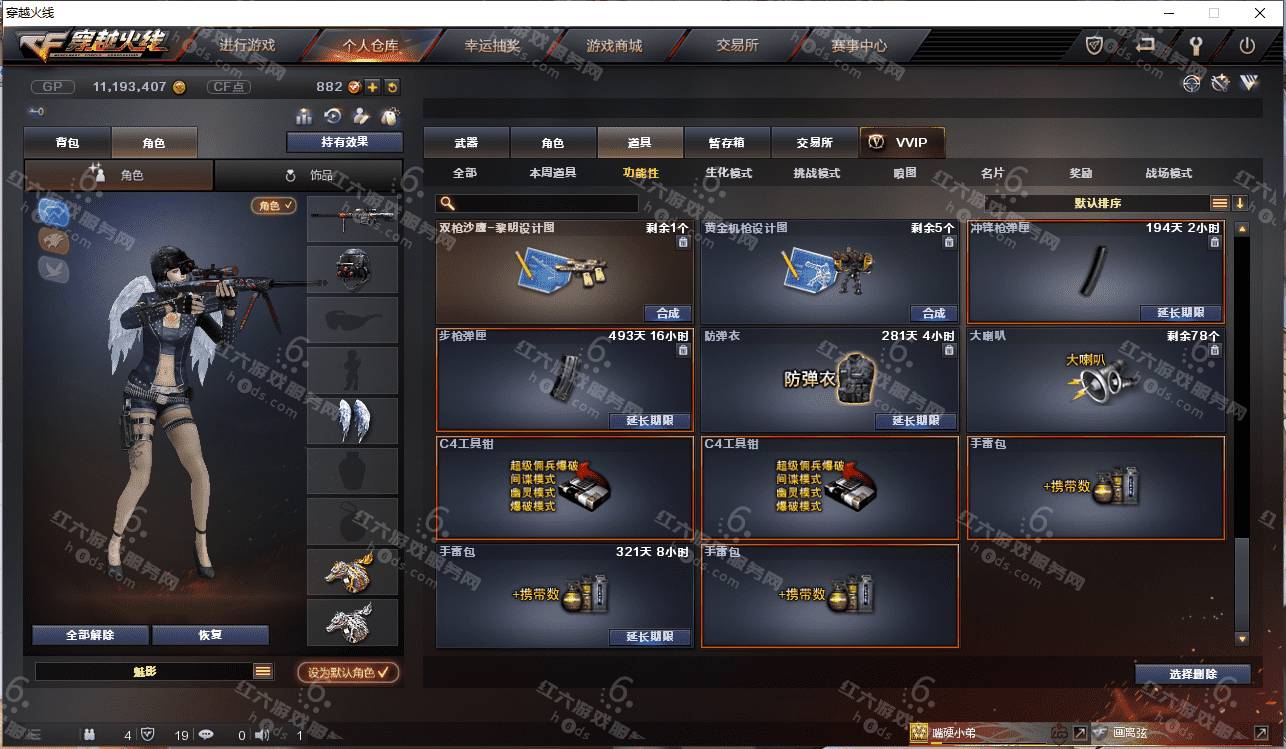
Task: Click 合成 on 双枪沙鹰-黎明设计图
Action: point(668,313)
